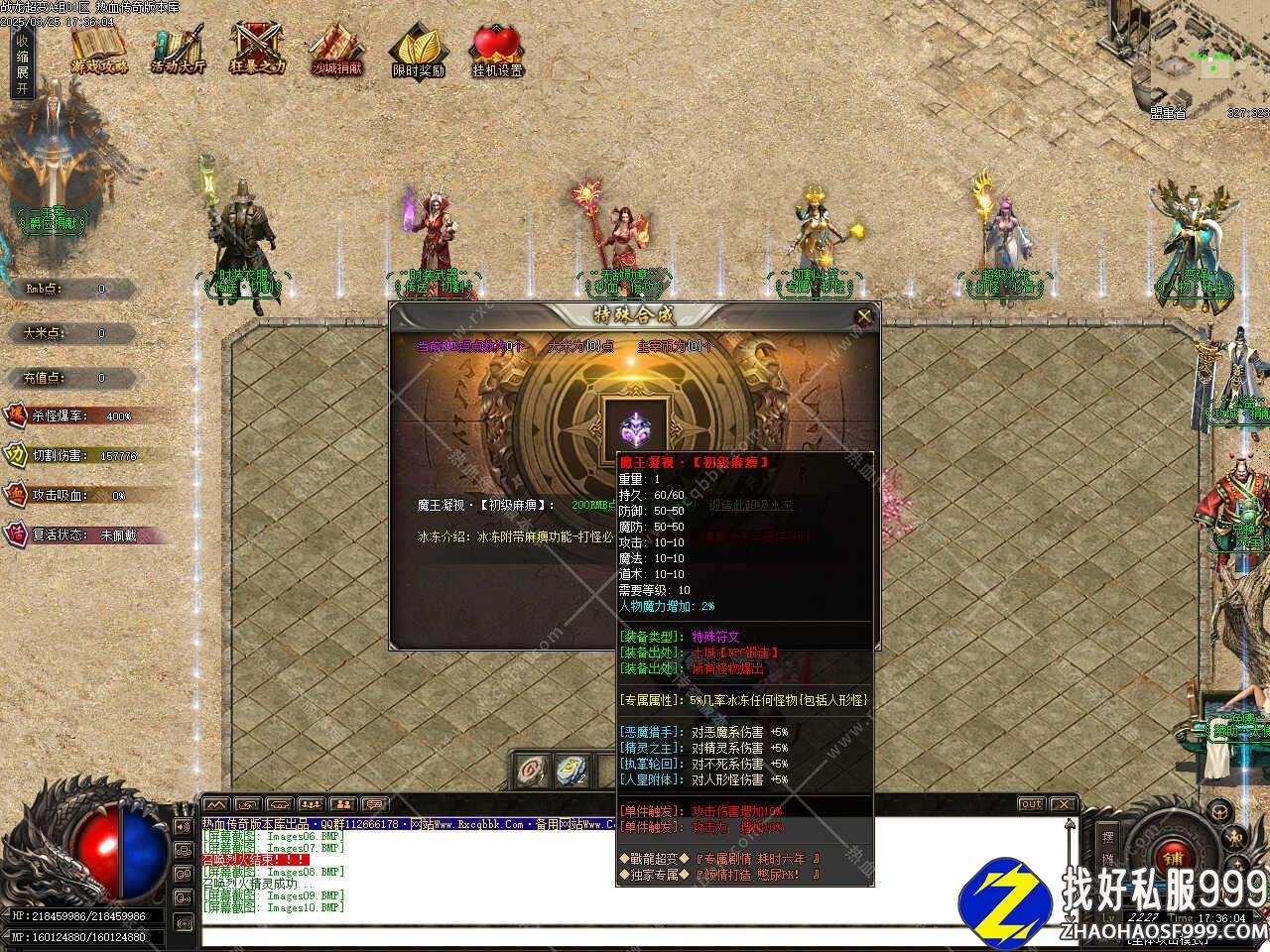Image resolution: width=1270 pixels, height=952 pixels.
Task: Open the 摆摊 stall button
Action: 1108,847
